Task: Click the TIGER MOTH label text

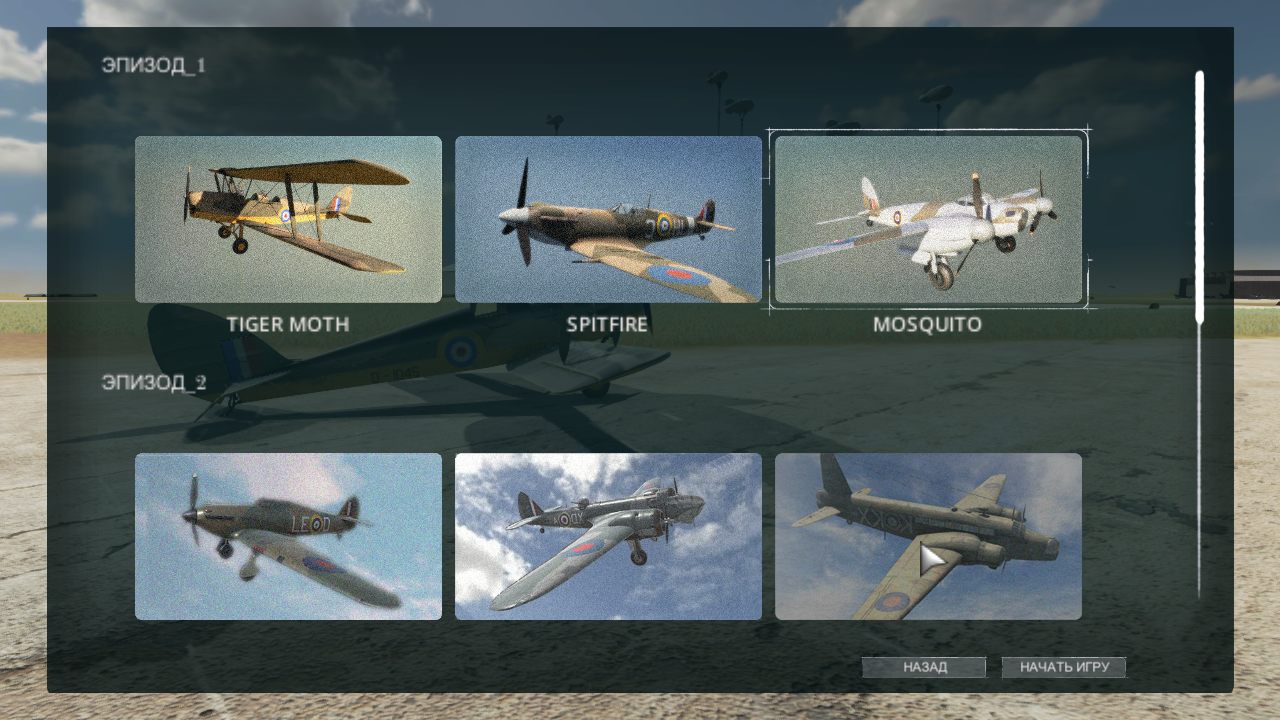Action: click(287, 323)
